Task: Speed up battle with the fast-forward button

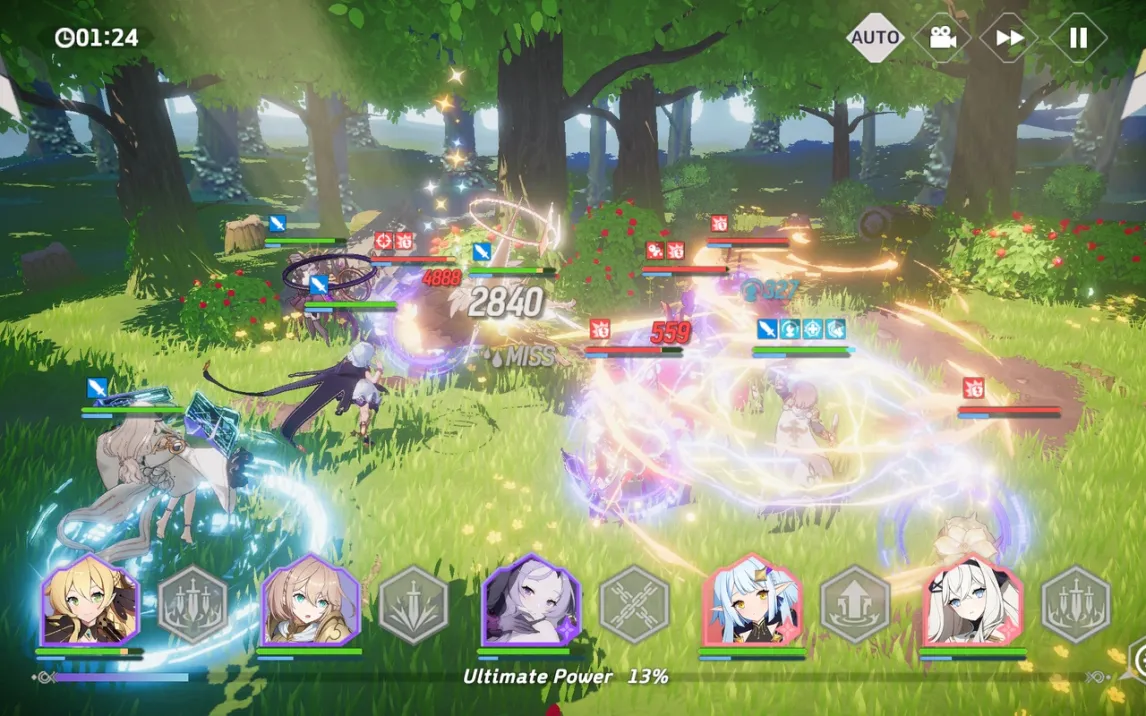Action: tap(1009, 38)
